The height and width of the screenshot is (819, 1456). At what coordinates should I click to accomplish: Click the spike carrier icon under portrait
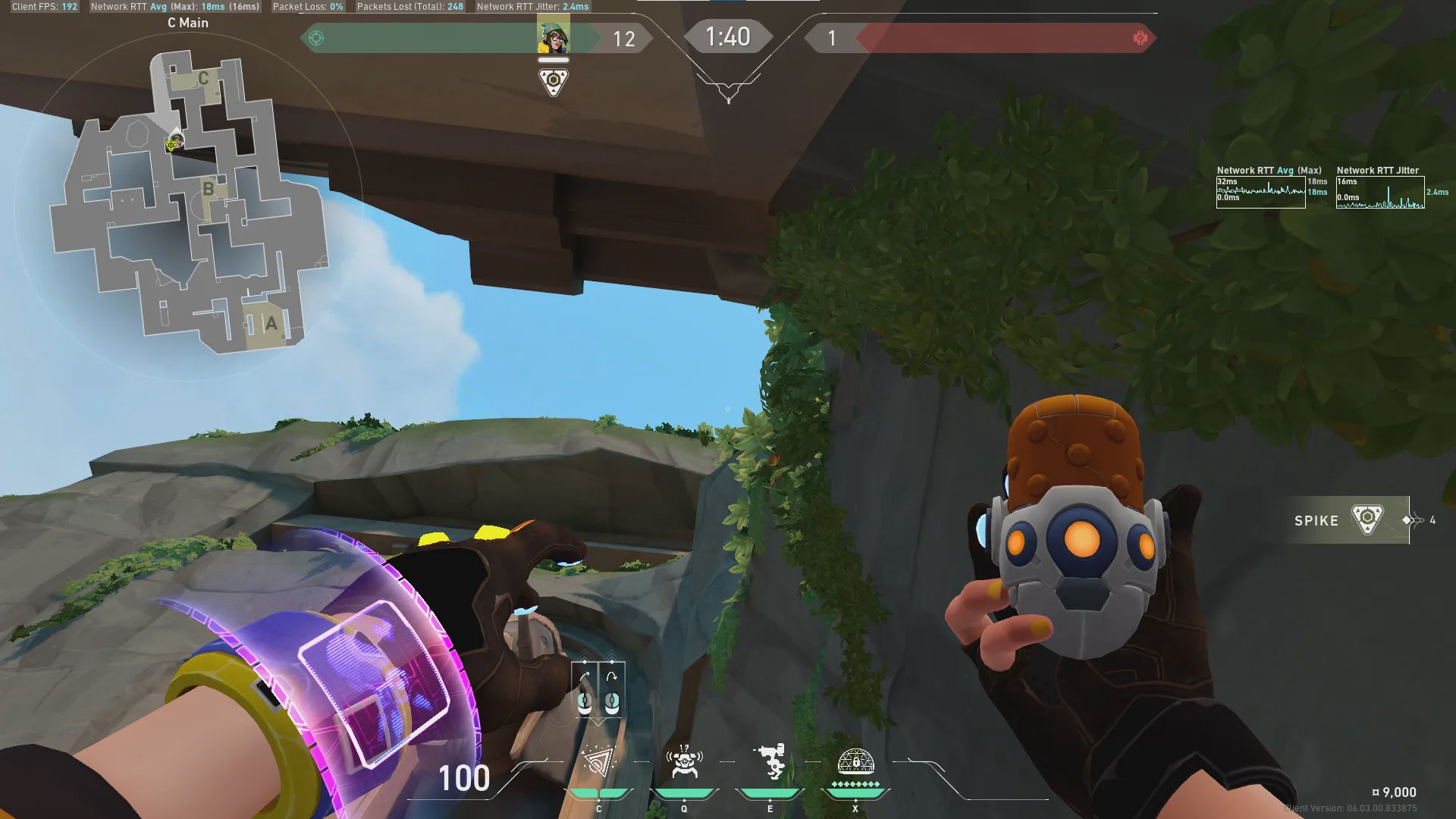(553, 81)
